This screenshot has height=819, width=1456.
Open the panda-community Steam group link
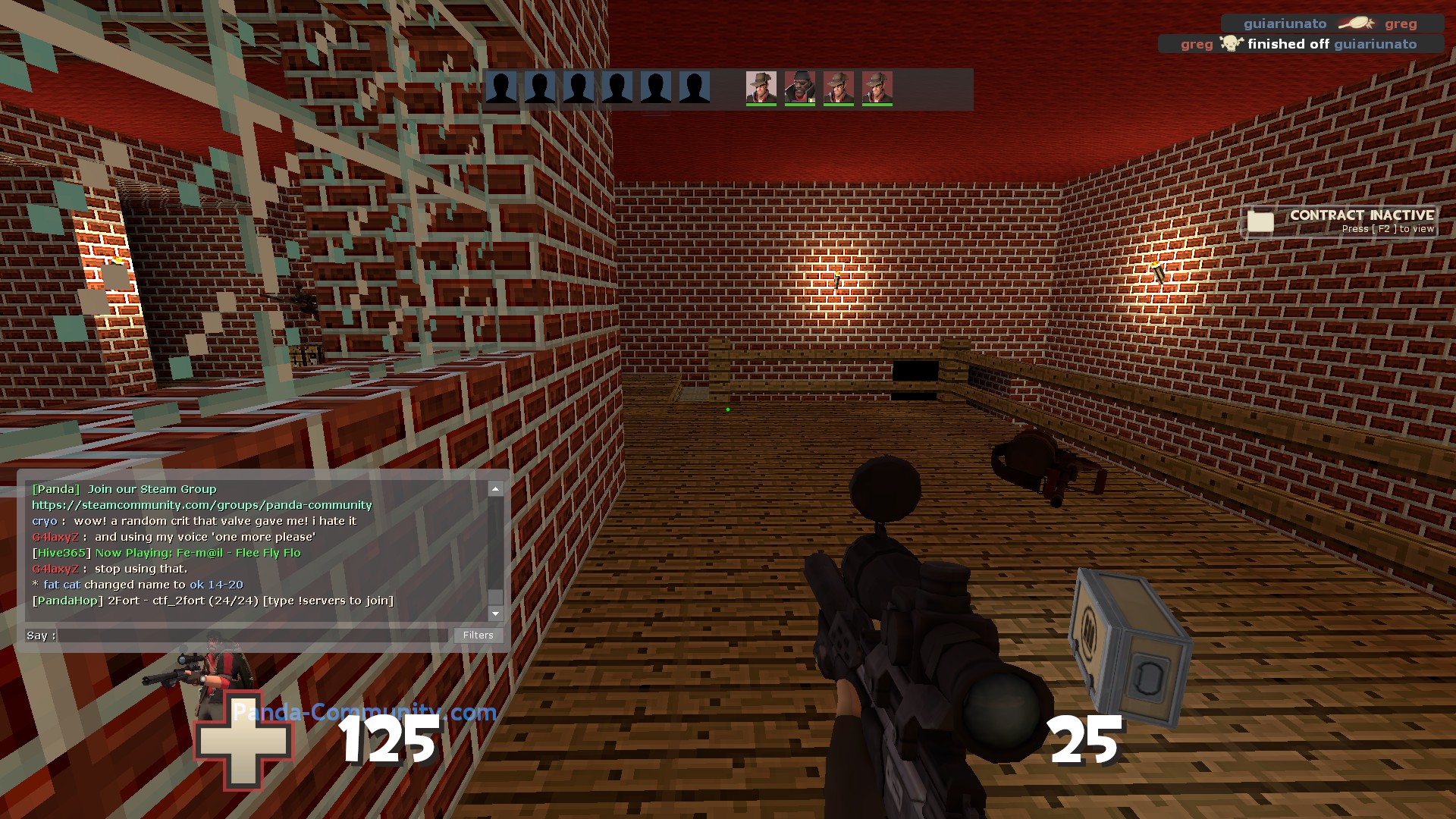[202, 505]
